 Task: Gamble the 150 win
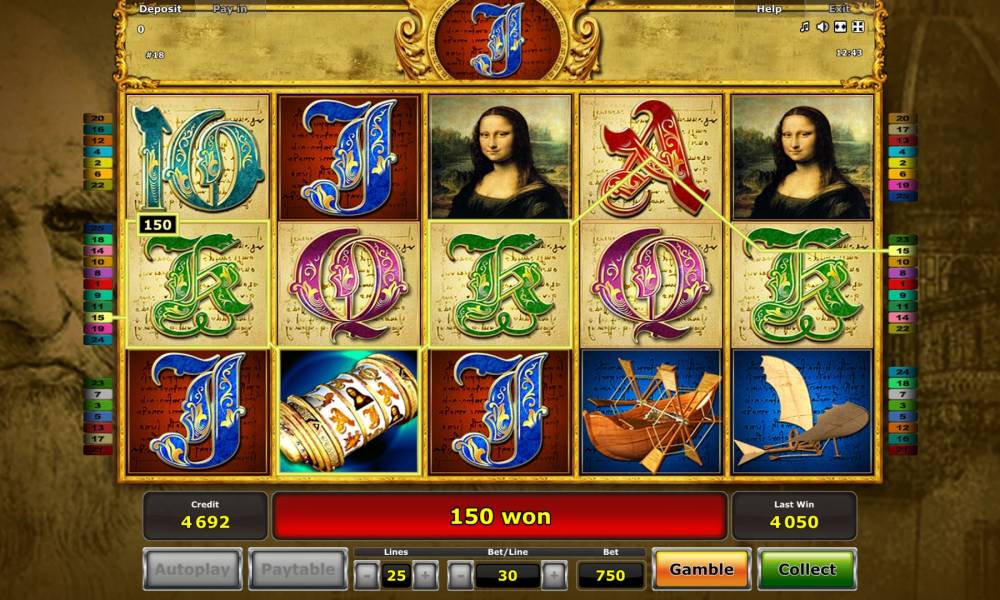pyautogui.click(x=701, y=569)
